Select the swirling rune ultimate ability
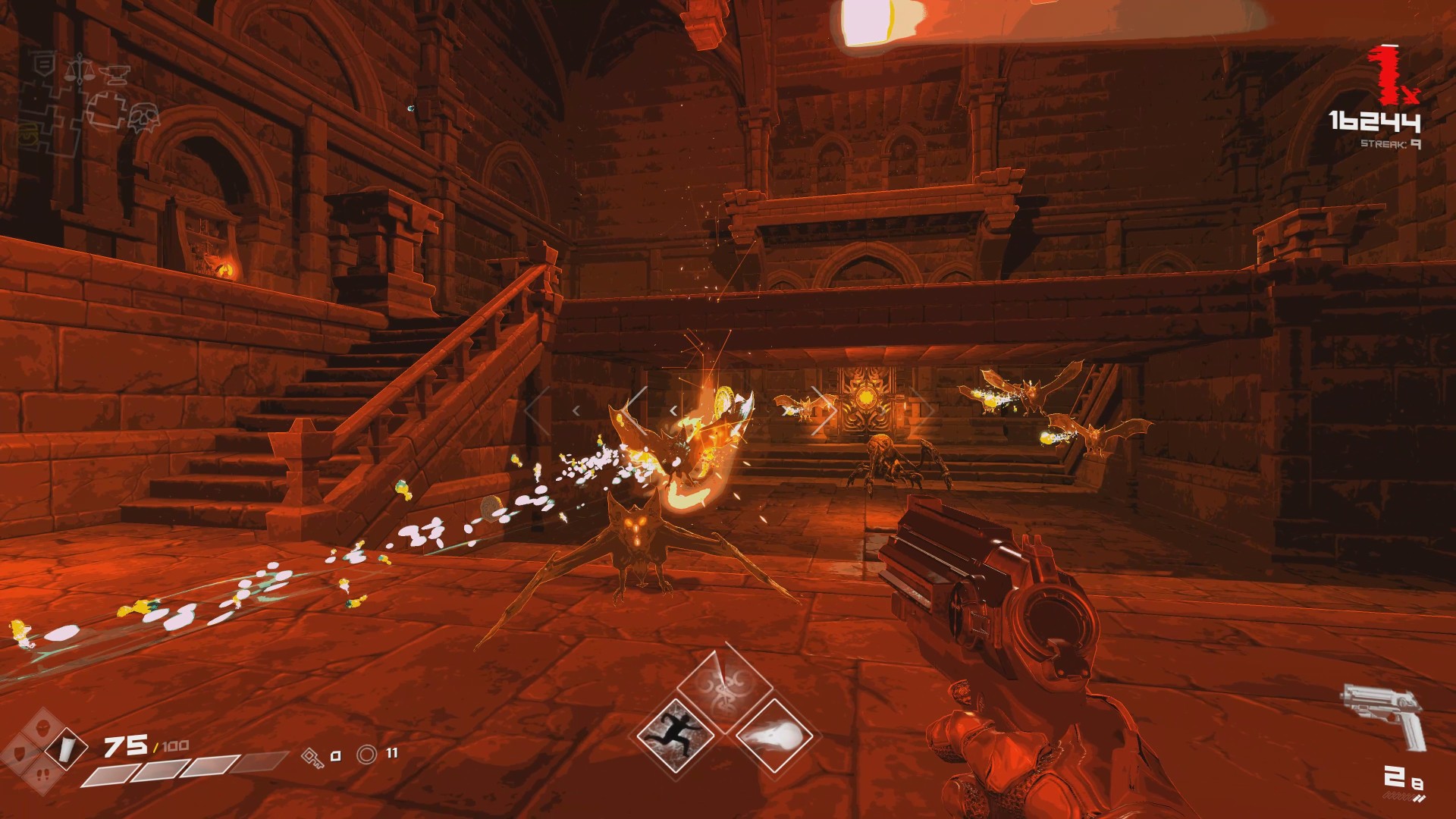 click(725, 684)
